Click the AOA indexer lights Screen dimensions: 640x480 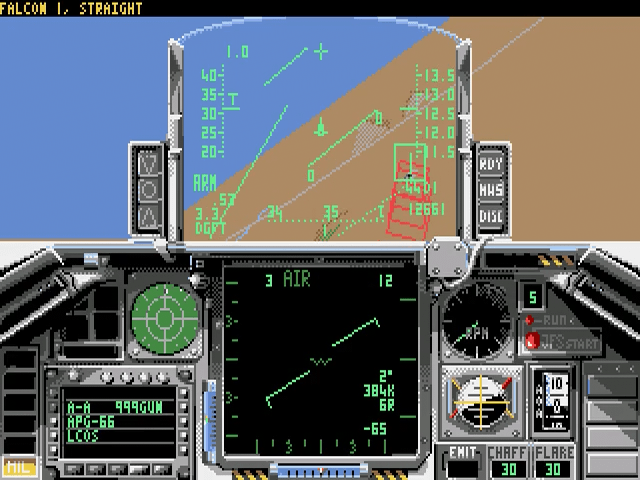[x=148, y=188]
